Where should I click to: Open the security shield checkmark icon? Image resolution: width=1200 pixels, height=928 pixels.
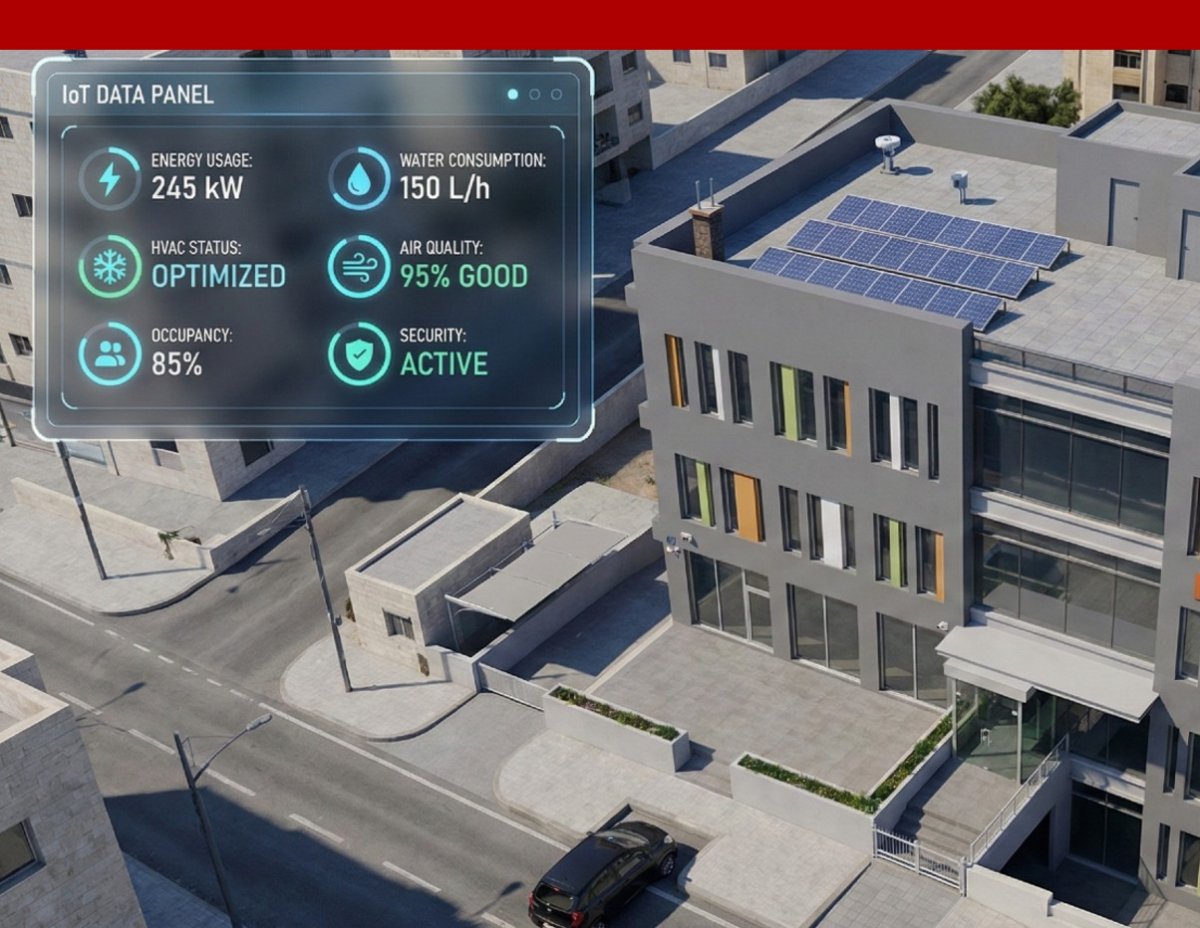click(359, 354)
